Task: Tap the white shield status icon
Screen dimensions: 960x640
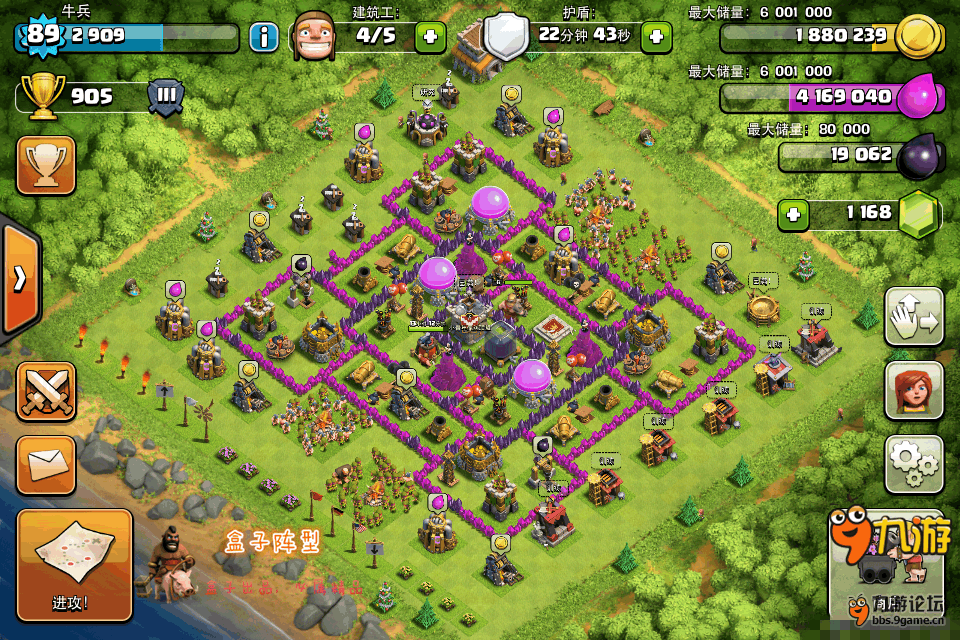Action: 507,37
